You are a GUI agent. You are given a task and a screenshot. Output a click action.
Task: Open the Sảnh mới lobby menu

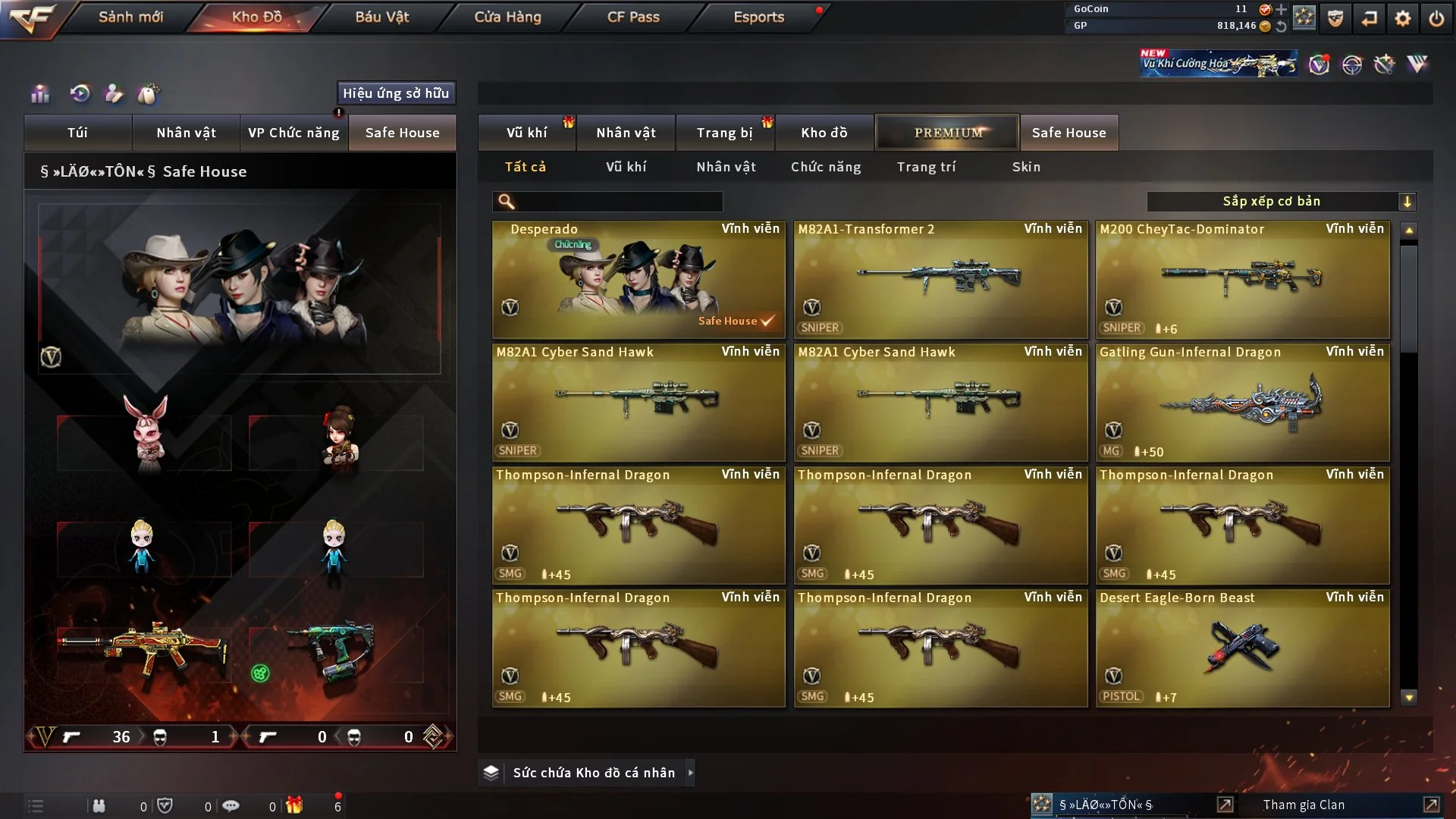pyautogui.click(x=130, y=17)
